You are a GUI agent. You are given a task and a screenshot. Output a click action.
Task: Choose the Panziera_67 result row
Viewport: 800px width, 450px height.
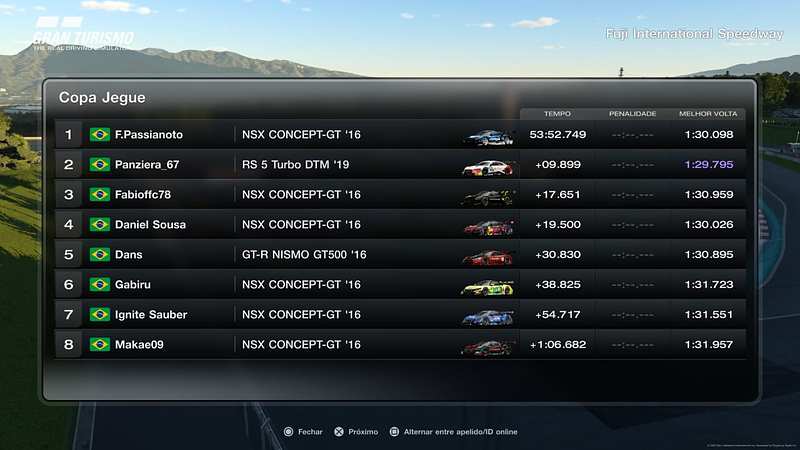400,164
